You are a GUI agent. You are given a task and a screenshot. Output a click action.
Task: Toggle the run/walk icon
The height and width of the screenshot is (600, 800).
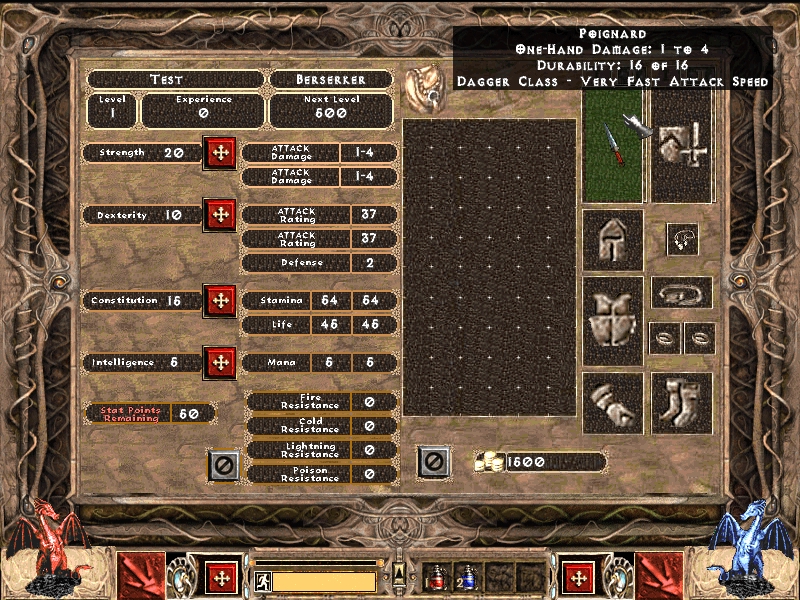coord(263,581)
